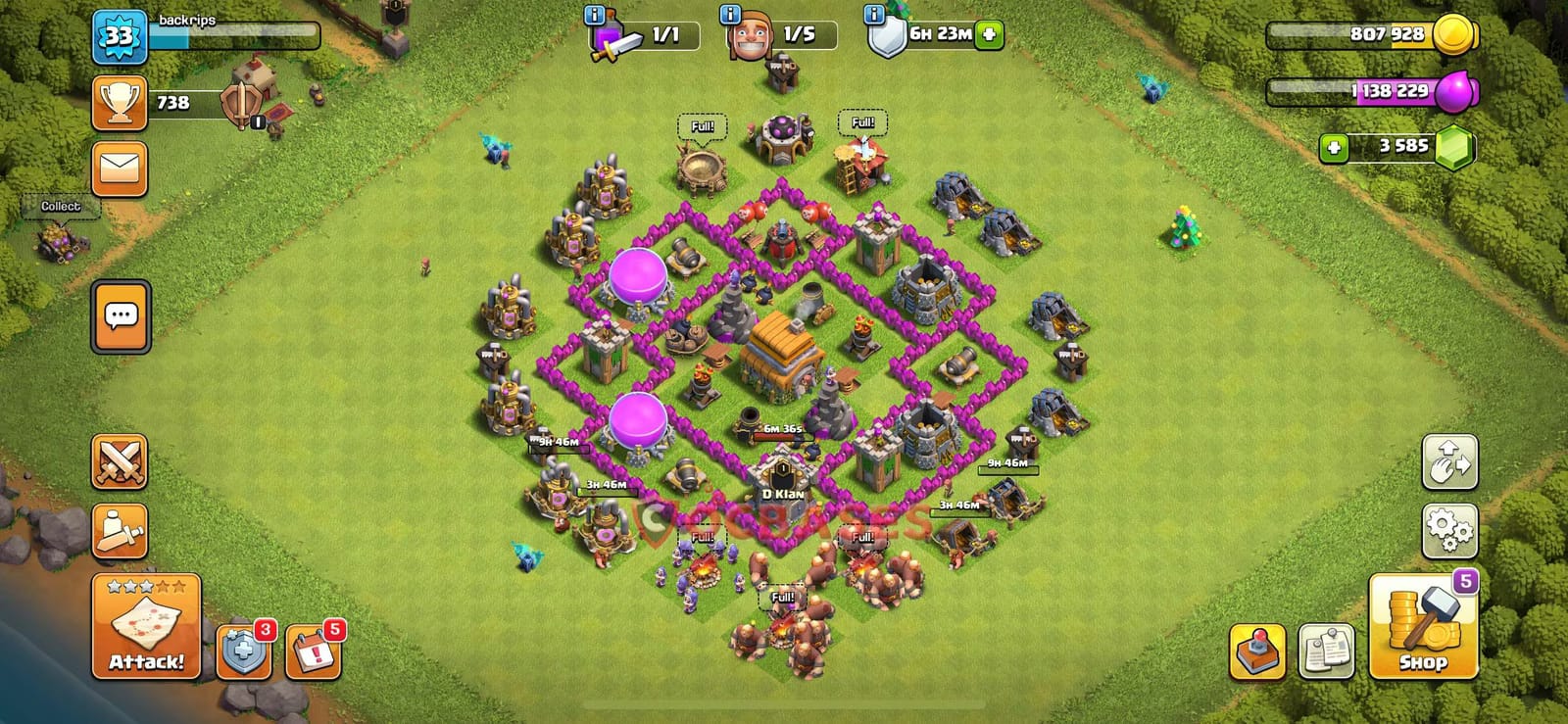1568x724 pixels.
Task: Open the chat bubble icon
Action: coord(120,314)
